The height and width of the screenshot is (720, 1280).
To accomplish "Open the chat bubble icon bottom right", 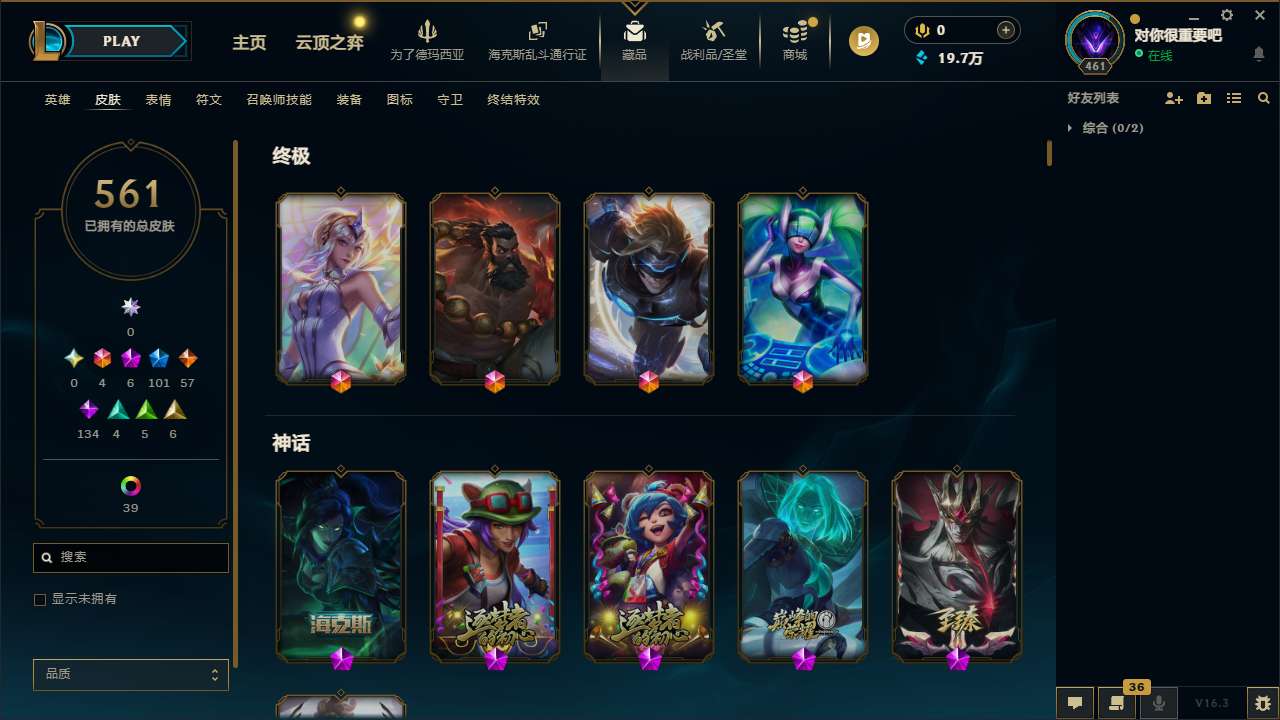I will [1074, 702].
